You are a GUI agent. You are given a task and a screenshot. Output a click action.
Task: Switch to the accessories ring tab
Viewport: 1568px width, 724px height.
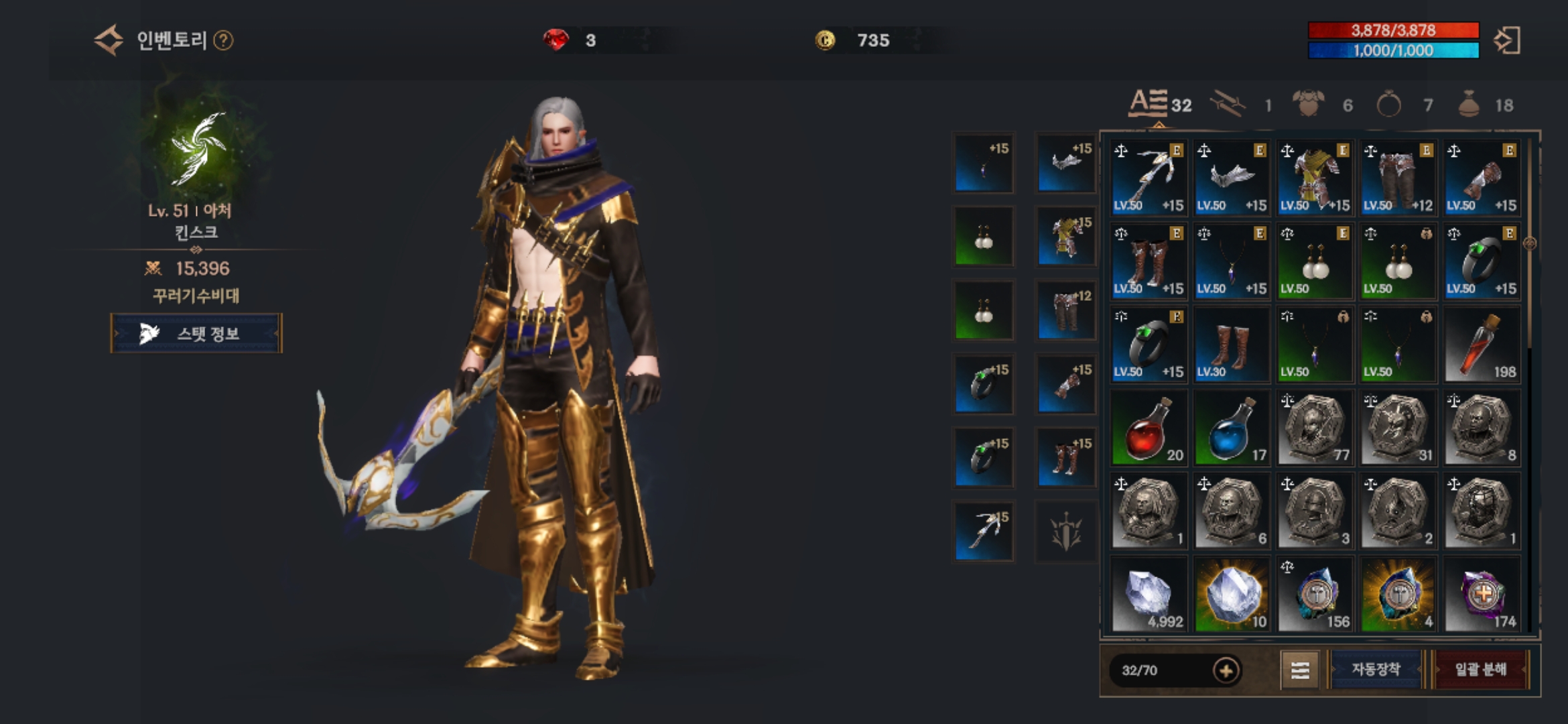click(1389, 105)
